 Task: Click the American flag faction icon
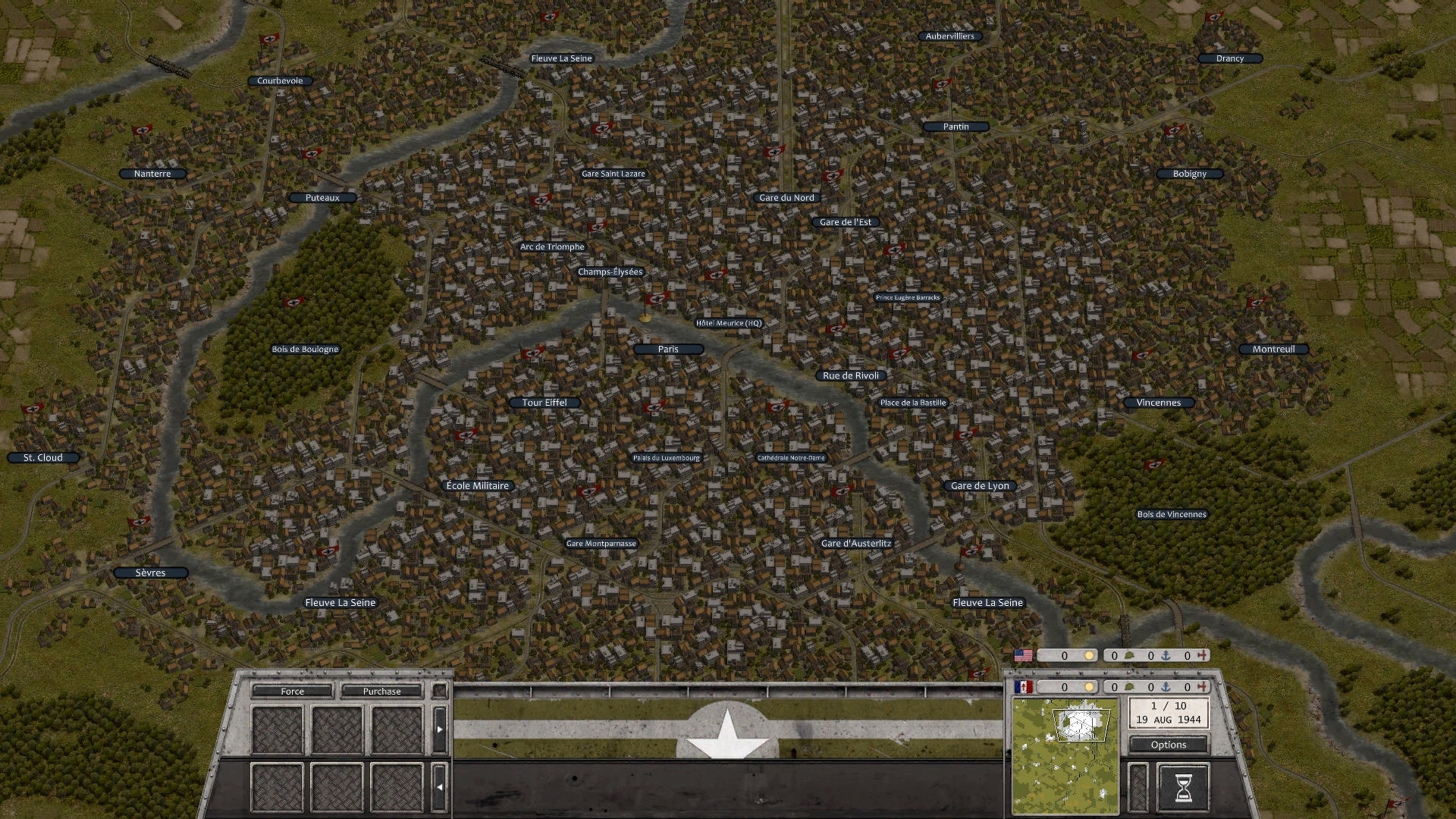(1024, 654)
